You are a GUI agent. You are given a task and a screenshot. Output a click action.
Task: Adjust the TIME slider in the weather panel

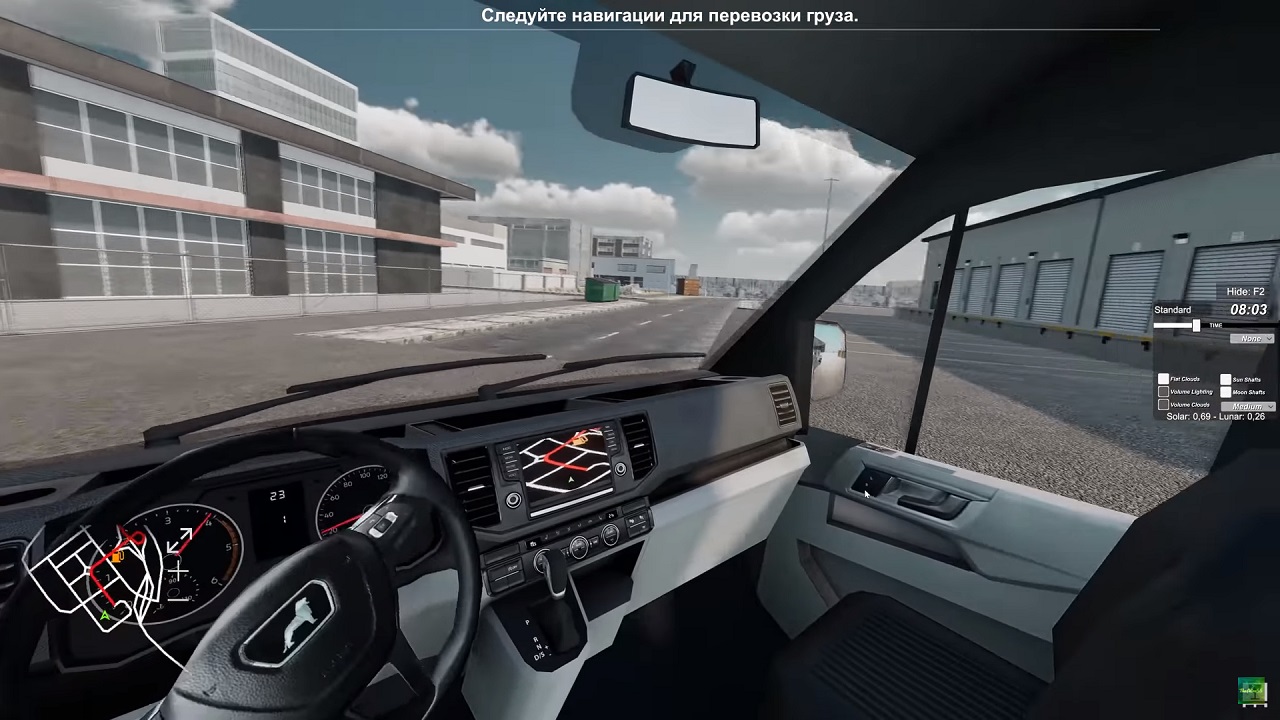1196,325
